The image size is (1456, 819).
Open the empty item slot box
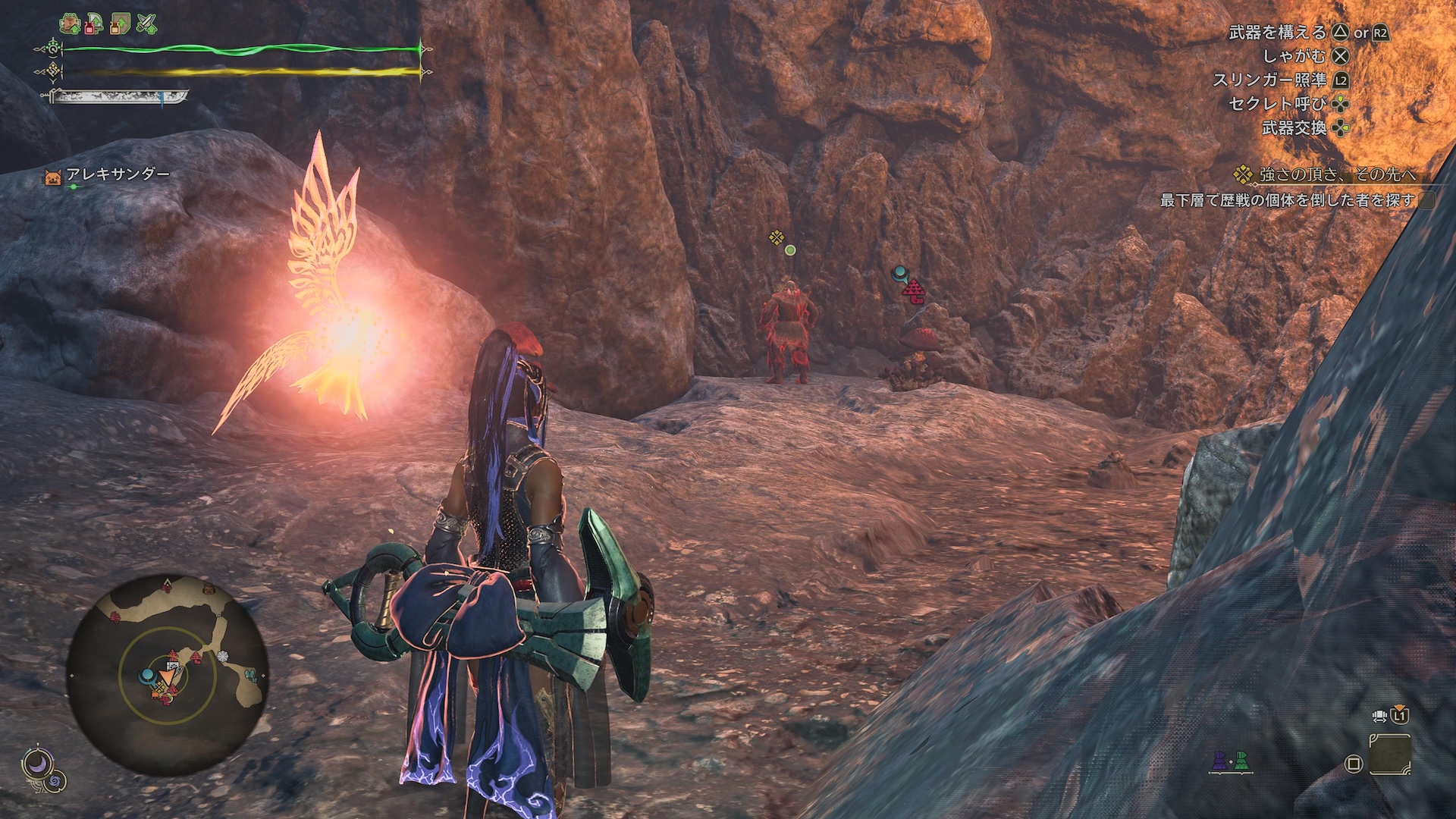[x=1389, y=755]
